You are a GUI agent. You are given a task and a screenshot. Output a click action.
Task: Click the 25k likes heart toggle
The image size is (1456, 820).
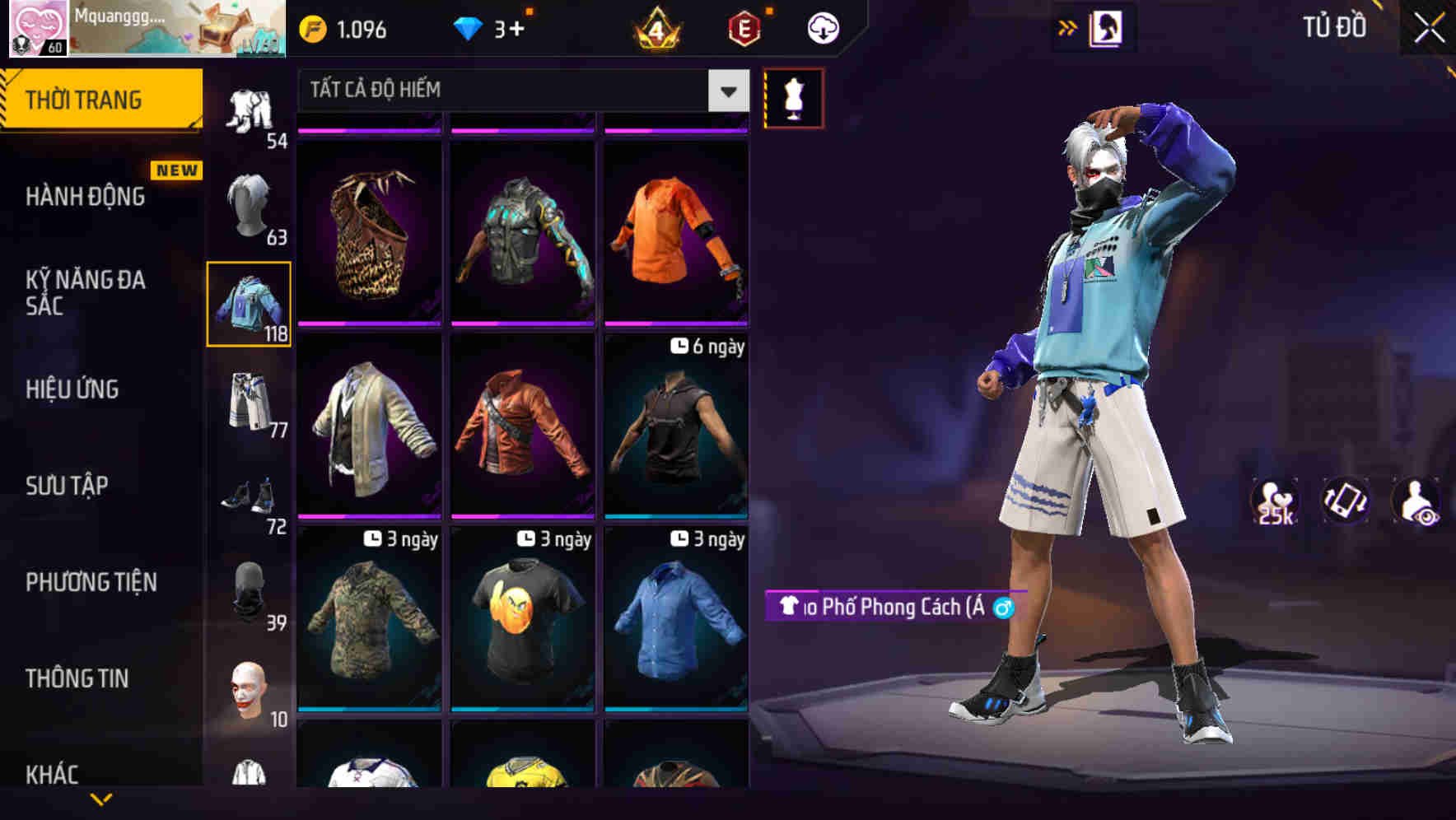[x=1275, y=501]
